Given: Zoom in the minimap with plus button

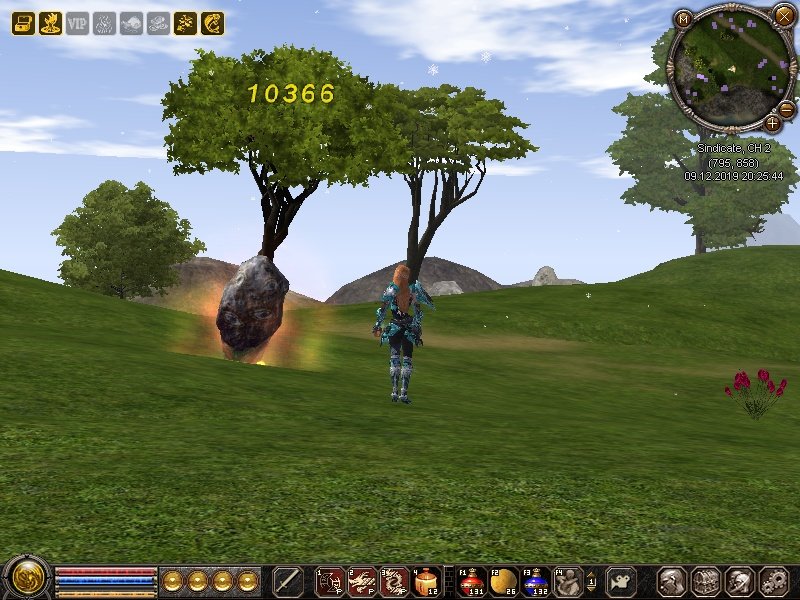Looking at the screenshot, I should click(x=773, y=123).
